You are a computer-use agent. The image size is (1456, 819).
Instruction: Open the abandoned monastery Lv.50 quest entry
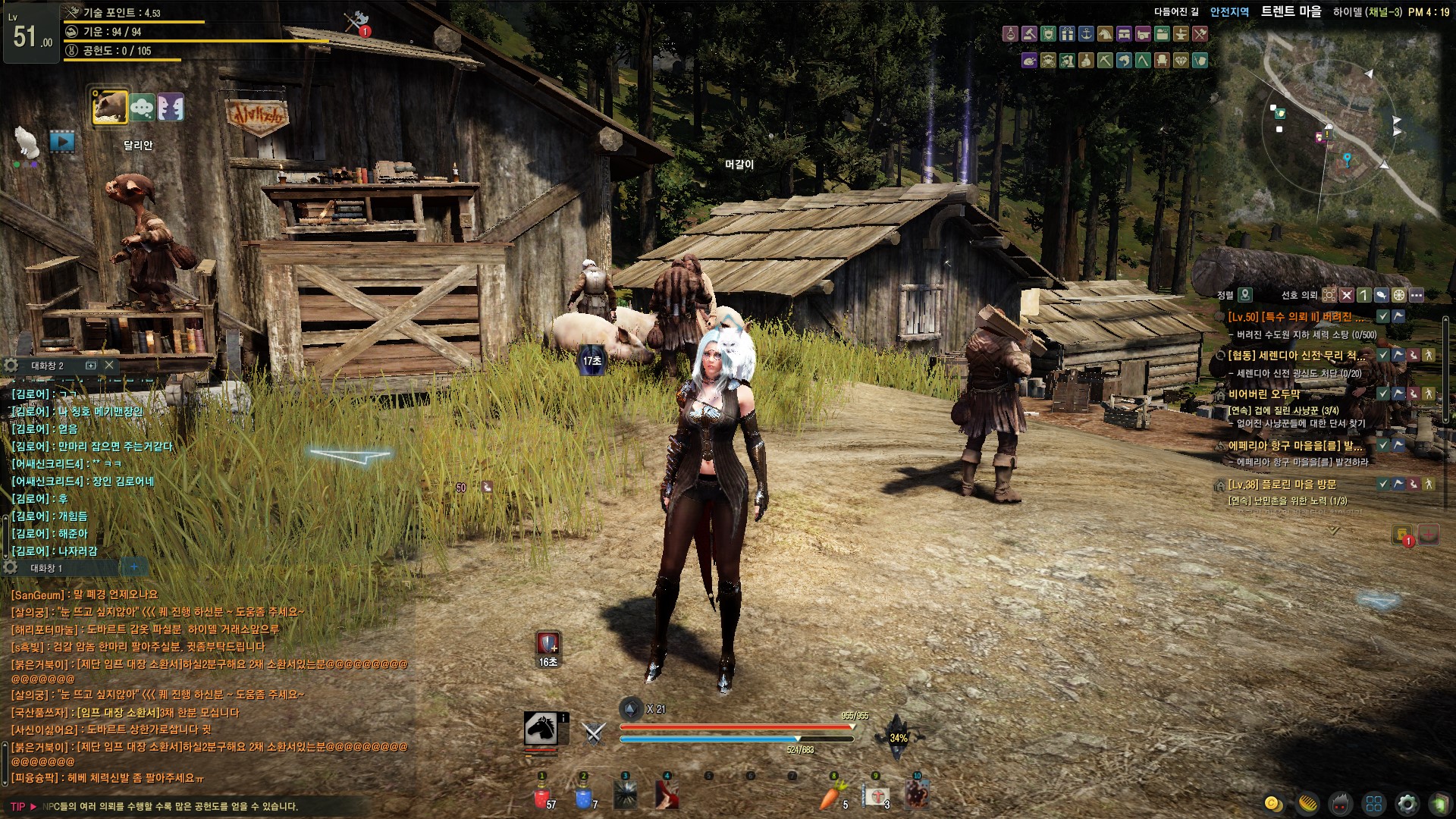[x=1297, y=317]
